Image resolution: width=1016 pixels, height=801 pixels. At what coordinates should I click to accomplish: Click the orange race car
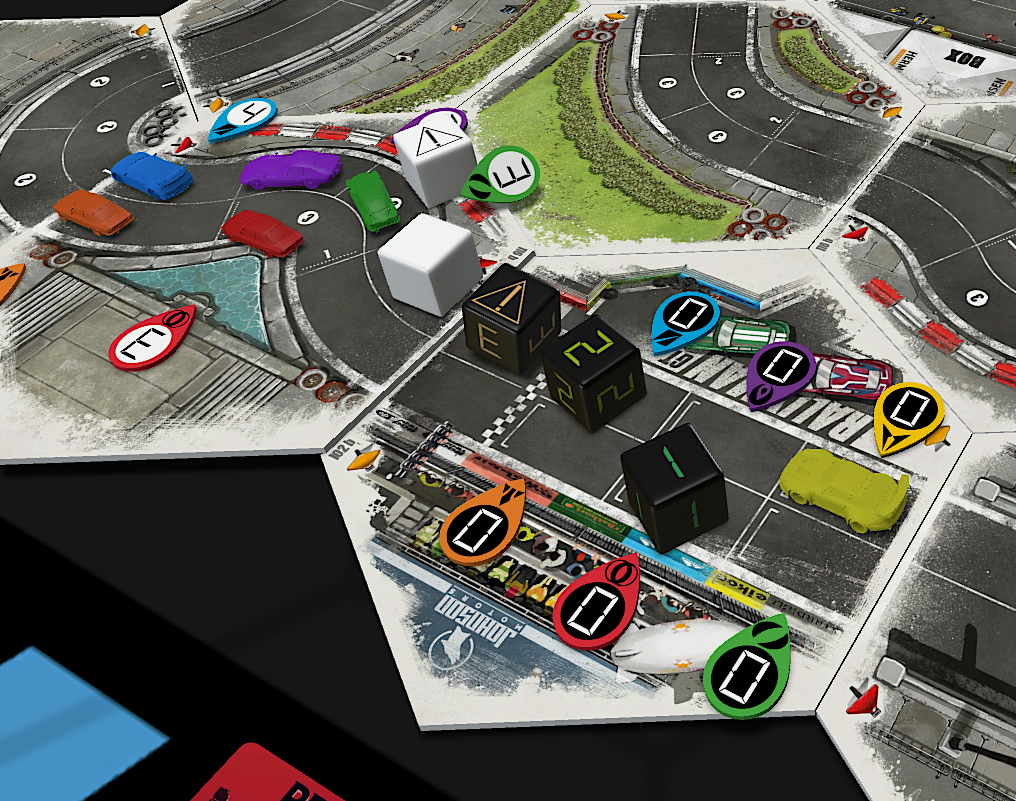pos(93,211)
